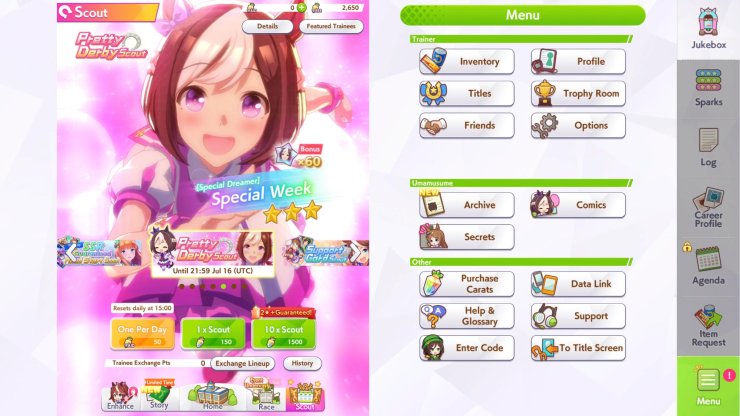Enter the Trophy Room

point(578,94)
